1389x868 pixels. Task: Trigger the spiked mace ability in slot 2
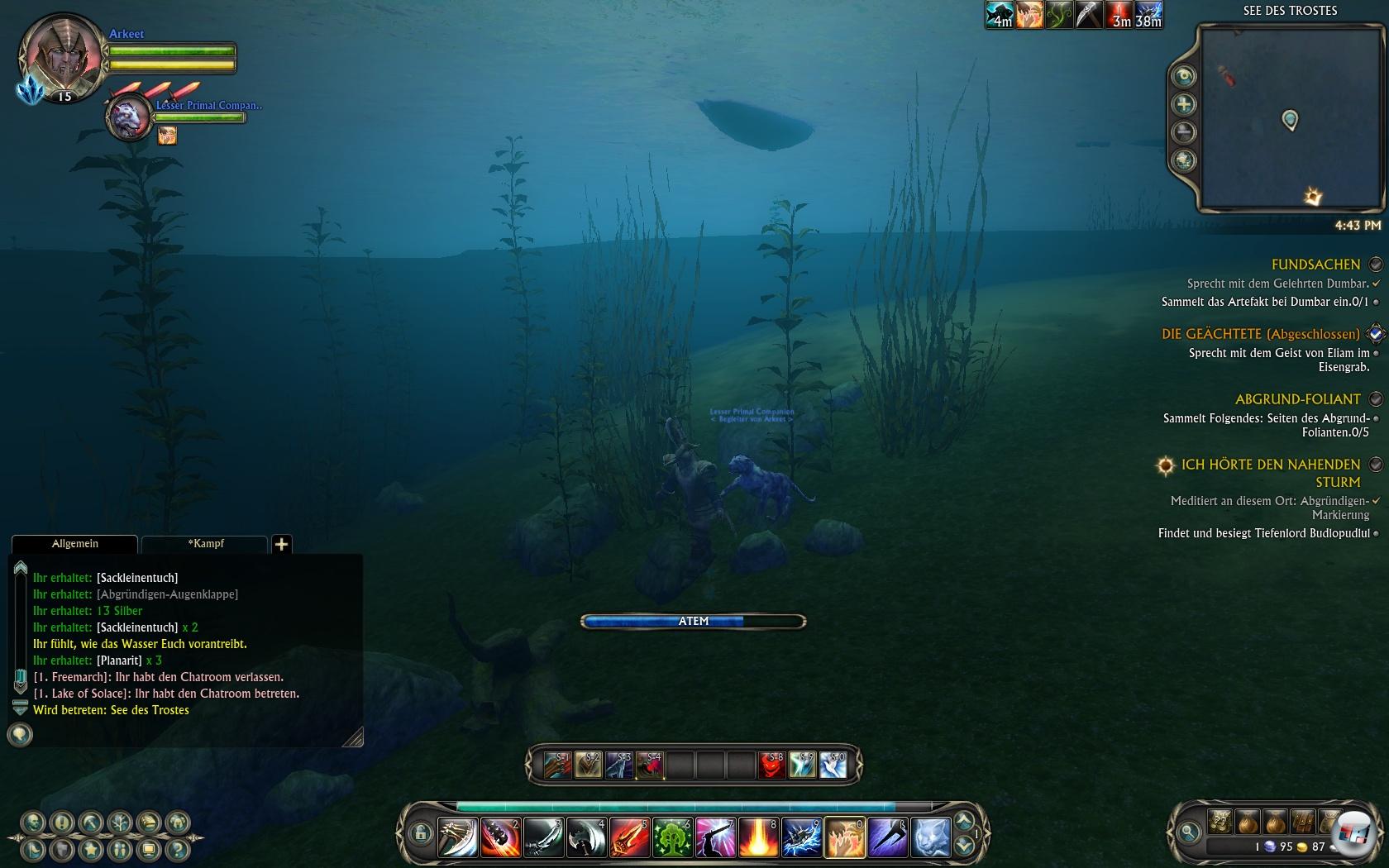[500, 837]
